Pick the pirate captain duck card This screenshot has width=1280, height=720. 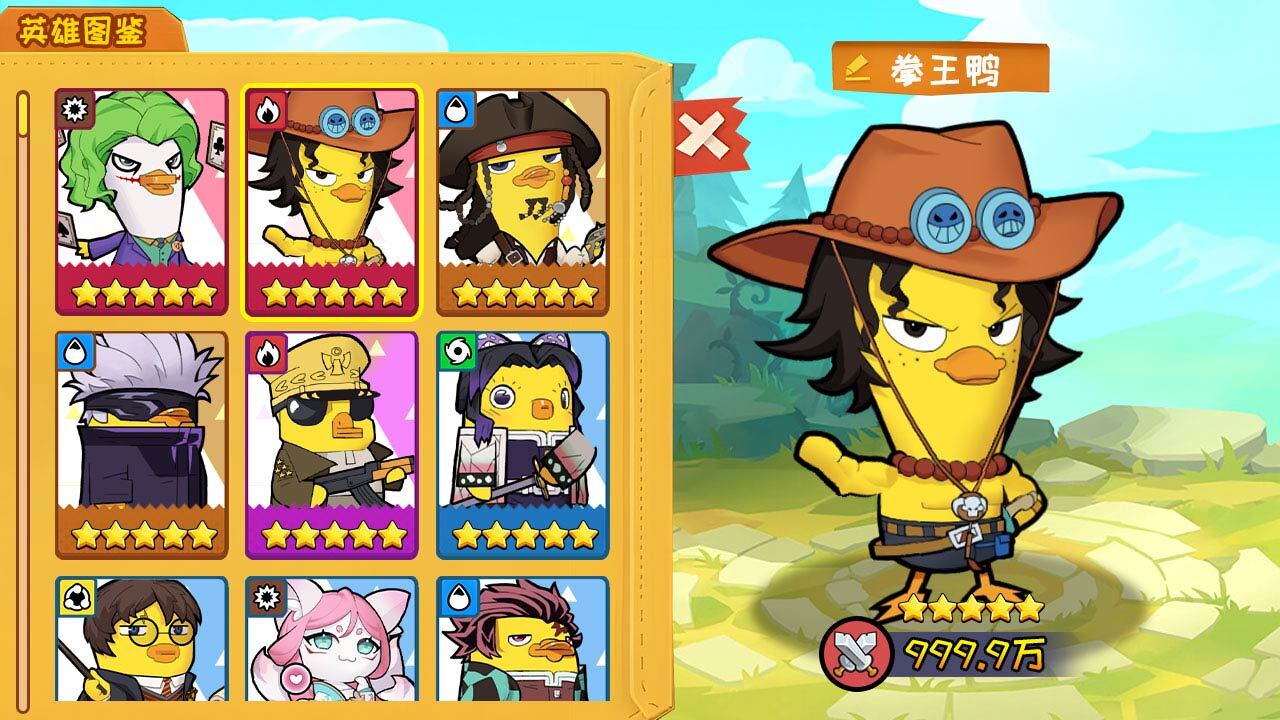tap(522, 201)
